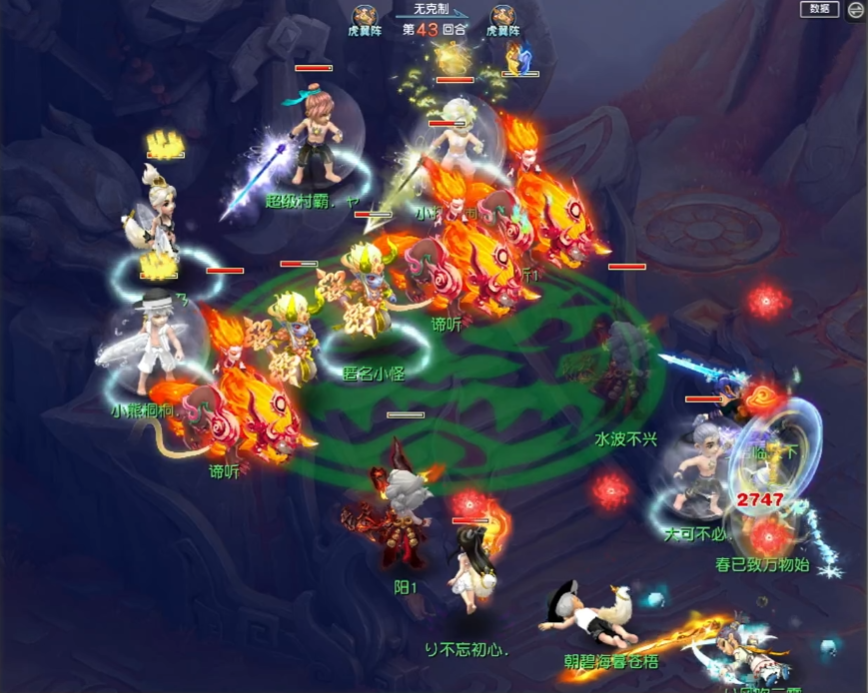Click the round icon beside 数据
The image size is (868, 693).
(855, 9)
